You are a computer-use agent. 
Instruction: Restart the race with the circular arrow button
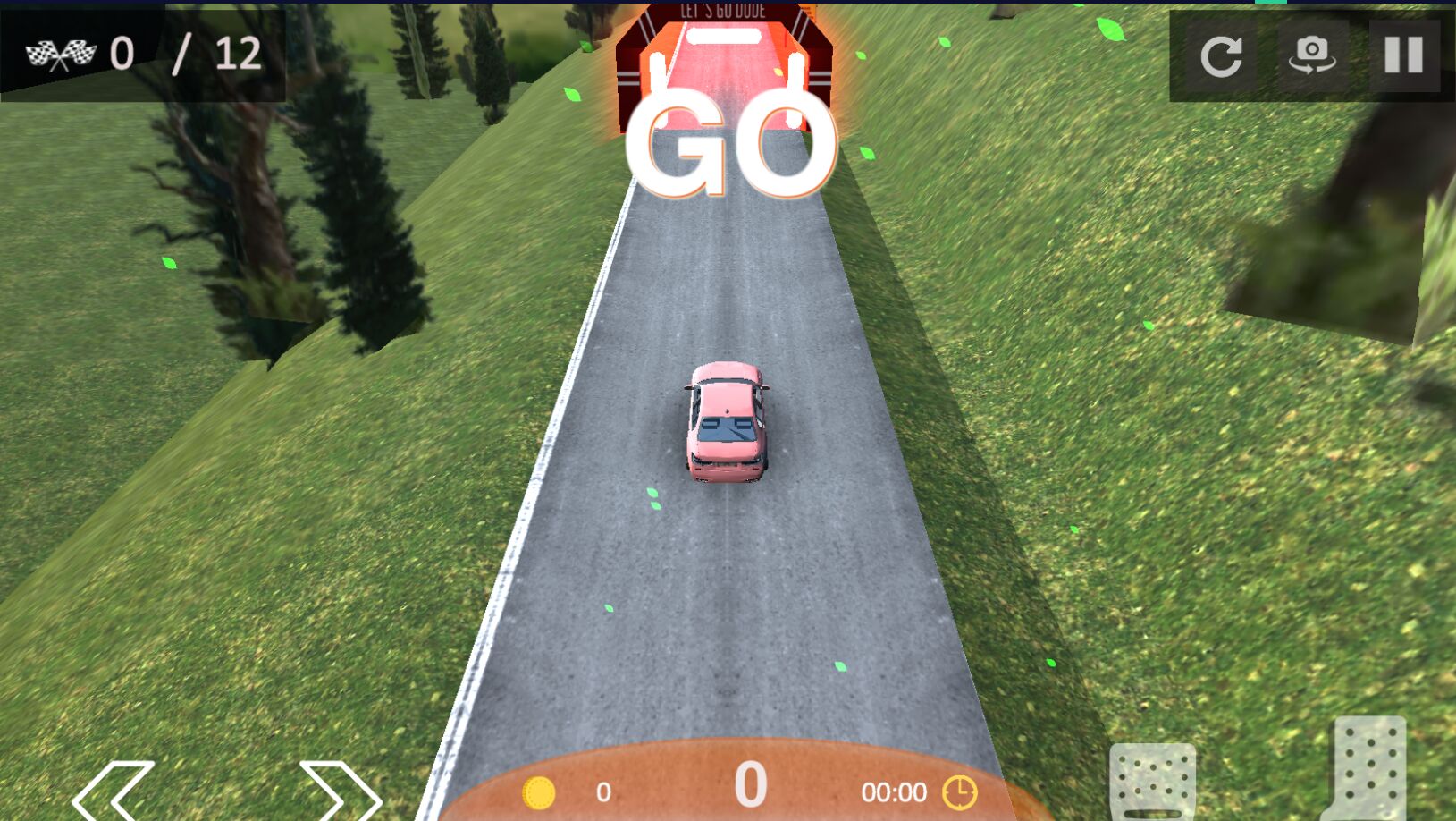1221,55
